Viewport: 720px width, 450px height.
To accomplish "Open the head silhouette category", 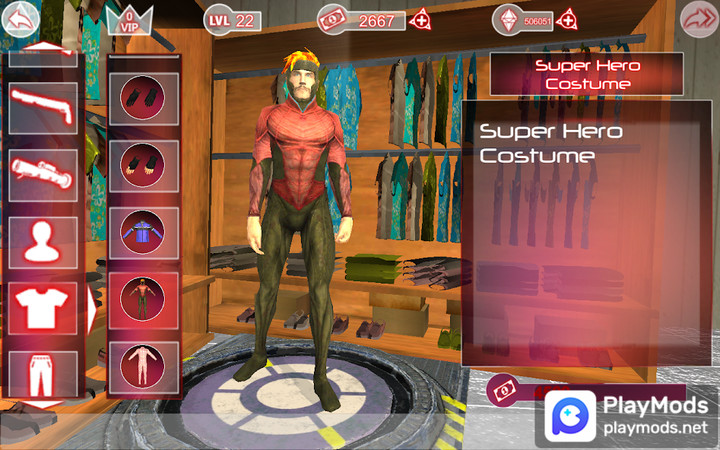I will 43,240.
